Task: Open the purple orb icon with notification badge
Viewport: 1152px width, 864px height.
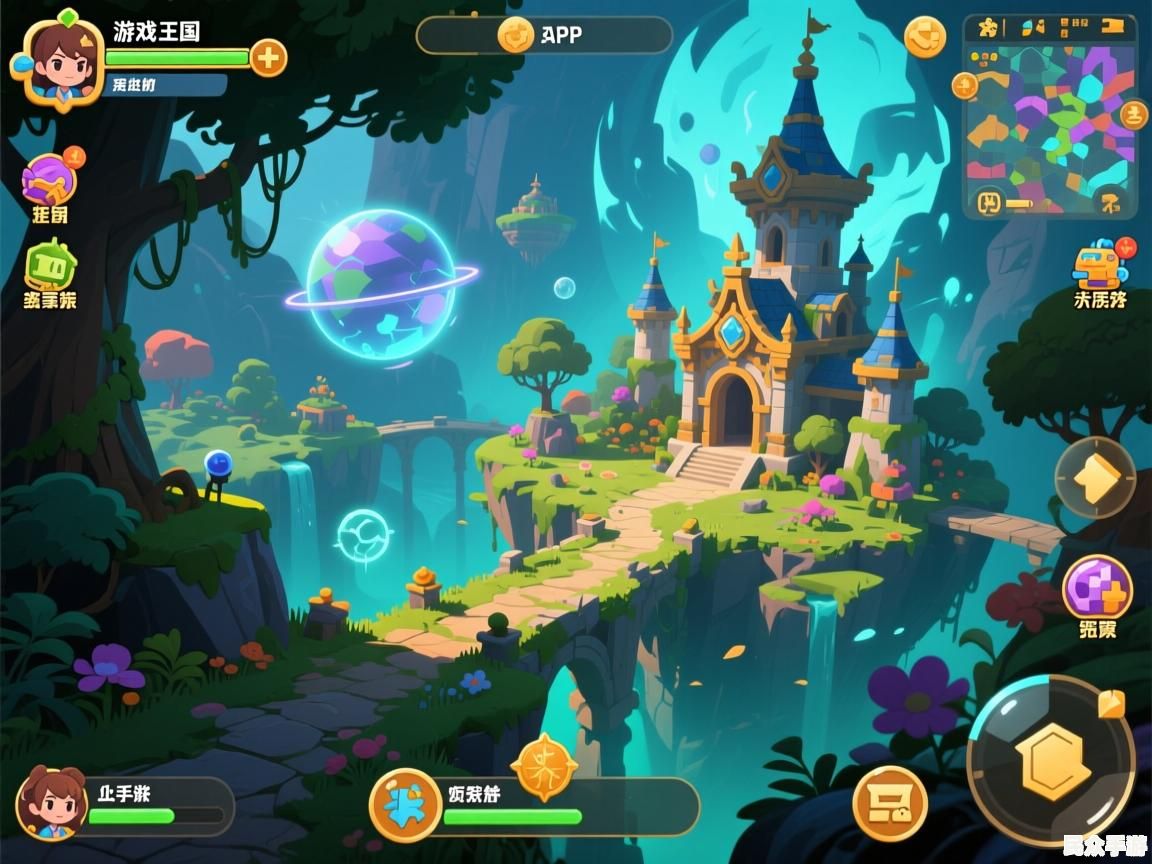Action: pyautogui.click(x=49, y=180)
